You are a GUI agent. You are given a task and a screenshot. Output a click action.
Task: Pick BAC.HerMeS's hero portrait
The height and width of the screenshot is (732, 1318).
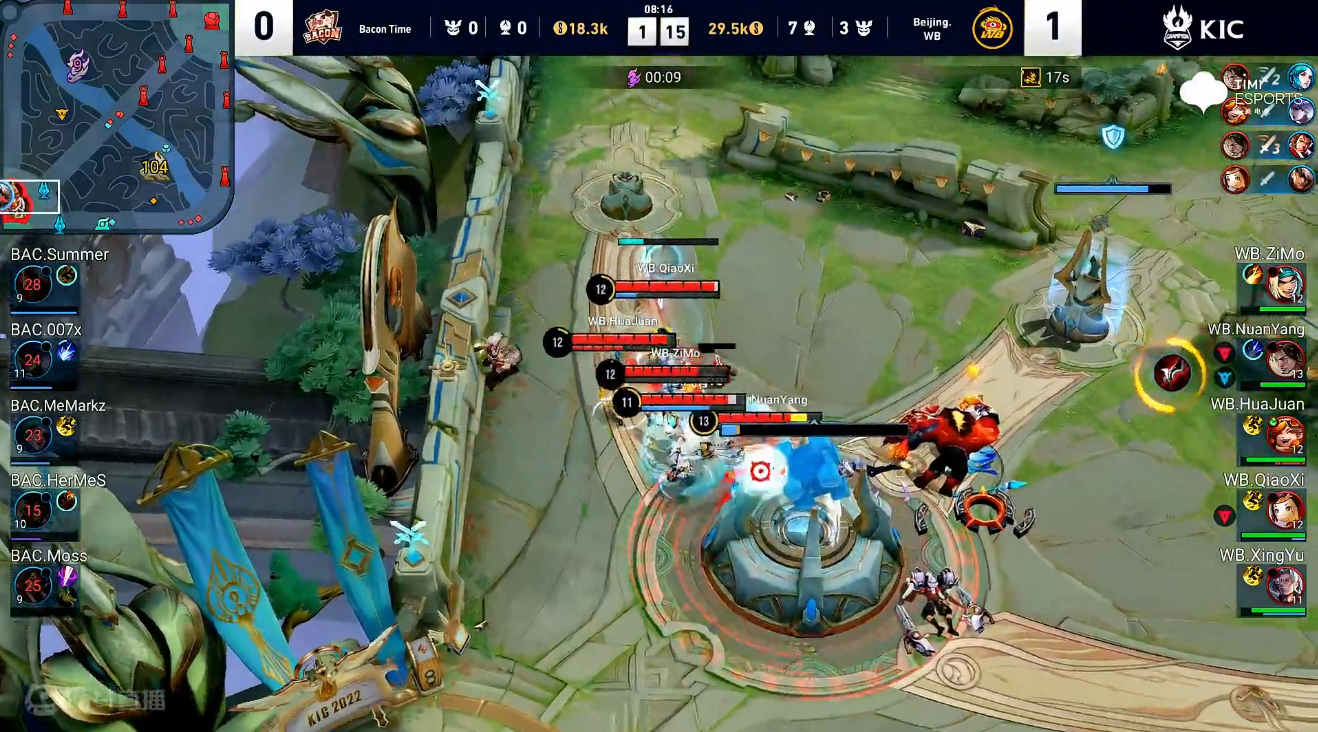[x=32, y=511]
